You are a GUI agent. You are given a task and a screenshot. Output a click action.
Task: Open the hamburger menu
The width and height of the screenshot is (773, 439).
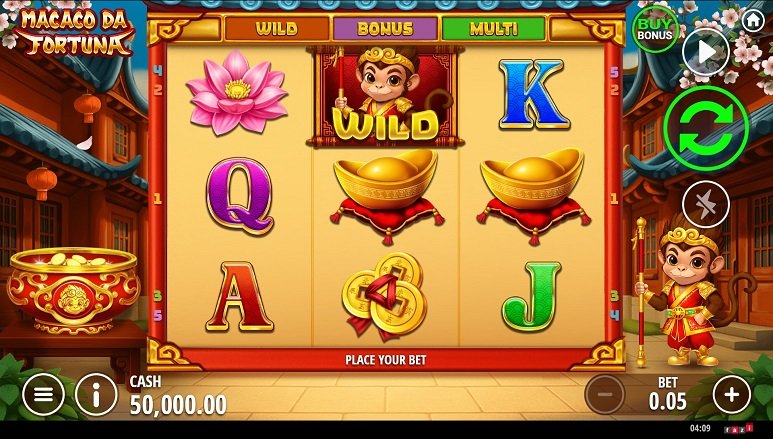point(42,395)
